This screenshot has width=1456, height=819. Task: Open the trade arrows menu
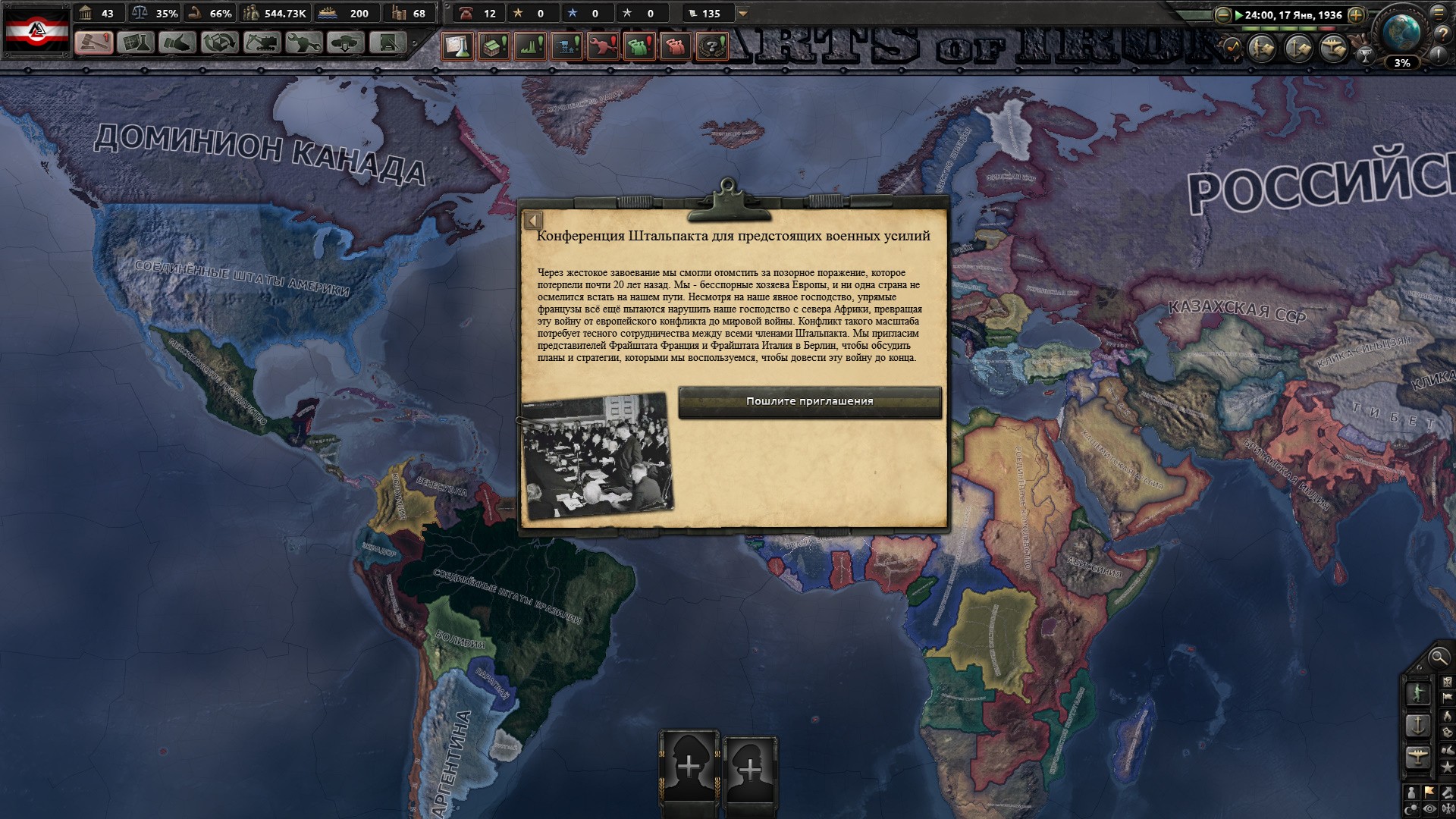(x=219, y=43)
